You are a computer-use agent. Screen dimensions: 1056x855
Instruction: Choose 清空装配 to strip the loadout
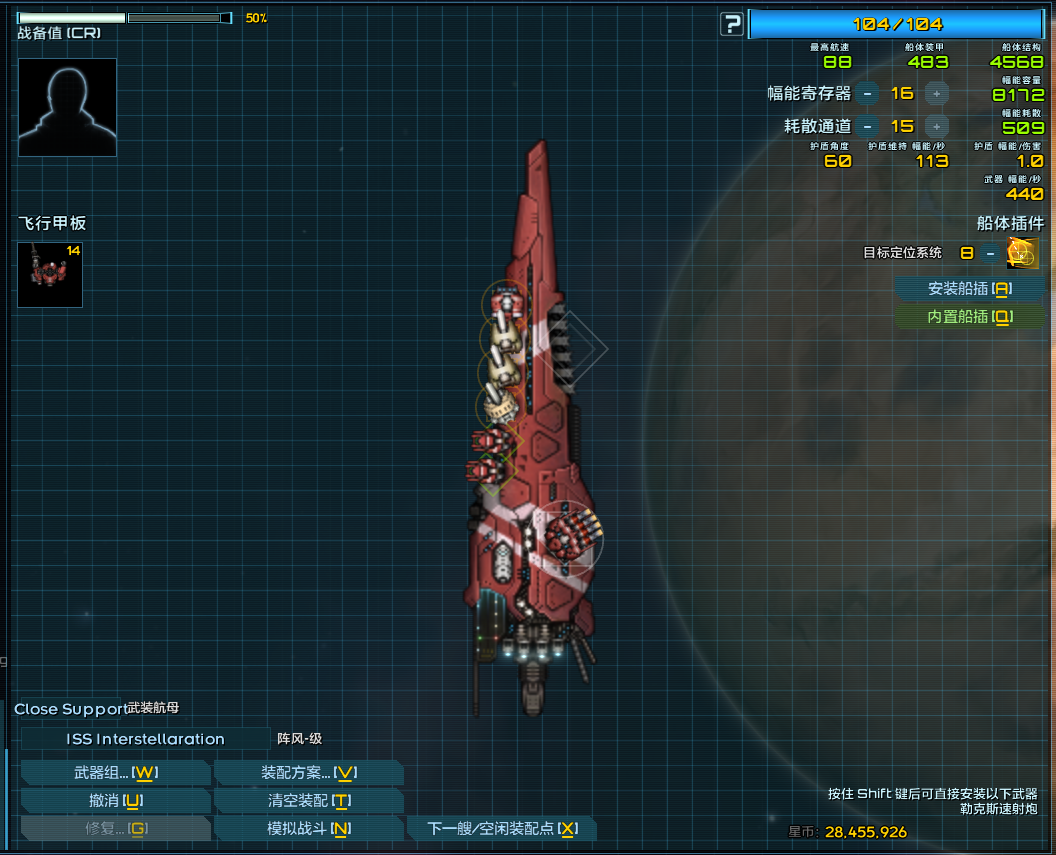[308, 801]
